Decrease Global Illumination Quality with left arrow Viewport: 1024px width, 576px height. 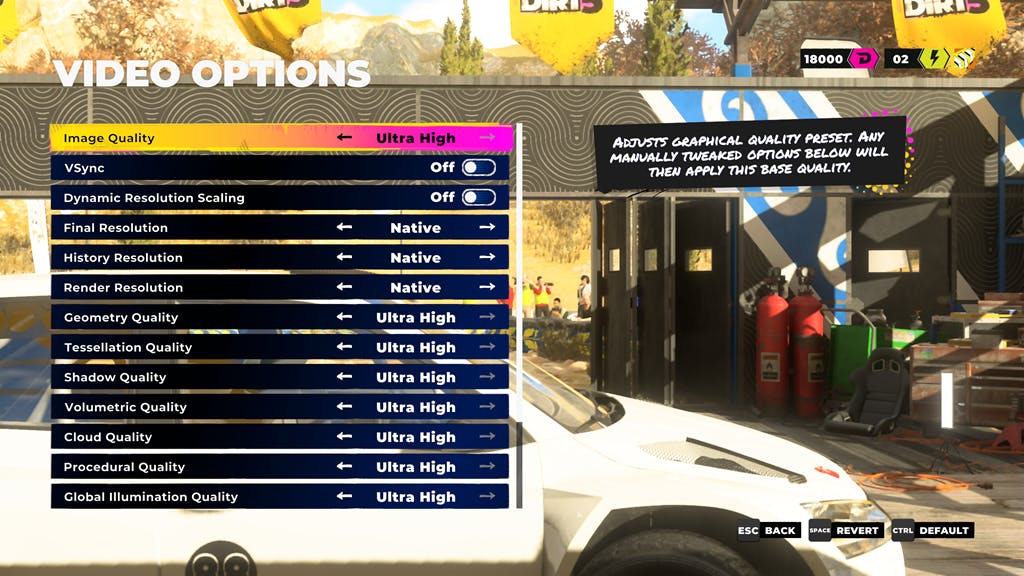point(345,497)
